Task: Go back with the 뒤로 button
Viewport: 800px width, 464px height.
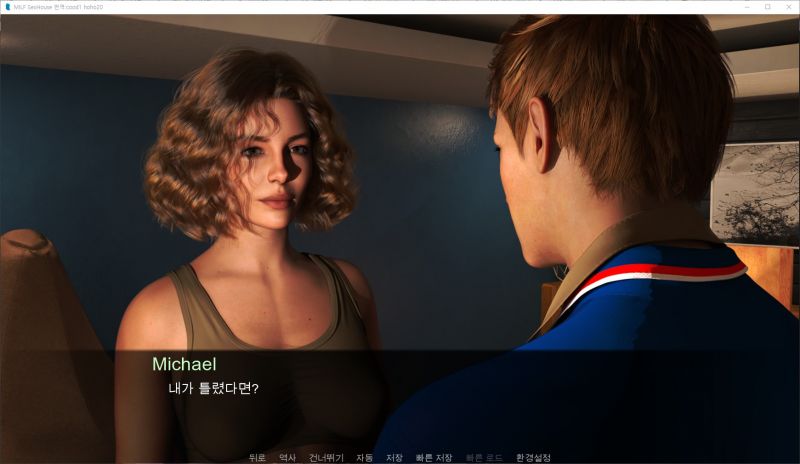Action: coord(257,457)
